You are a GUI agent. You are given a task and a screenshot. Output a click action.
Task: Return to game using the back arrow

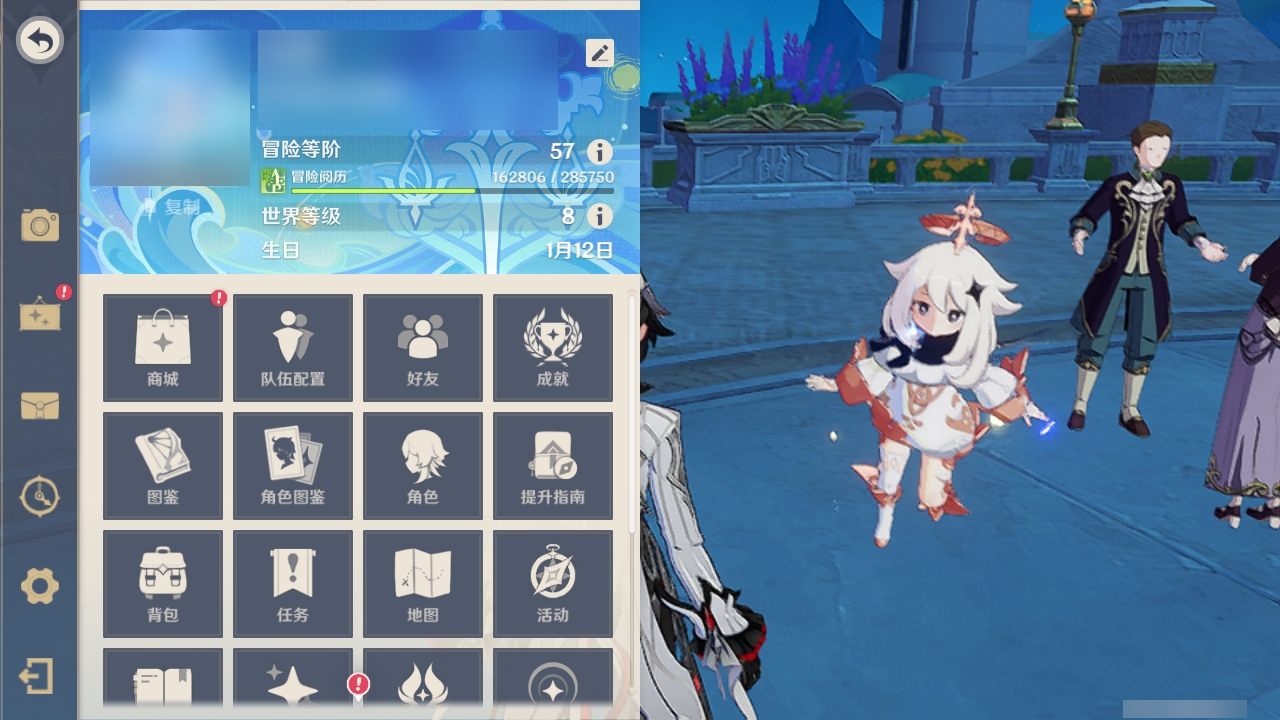(40, 40)
